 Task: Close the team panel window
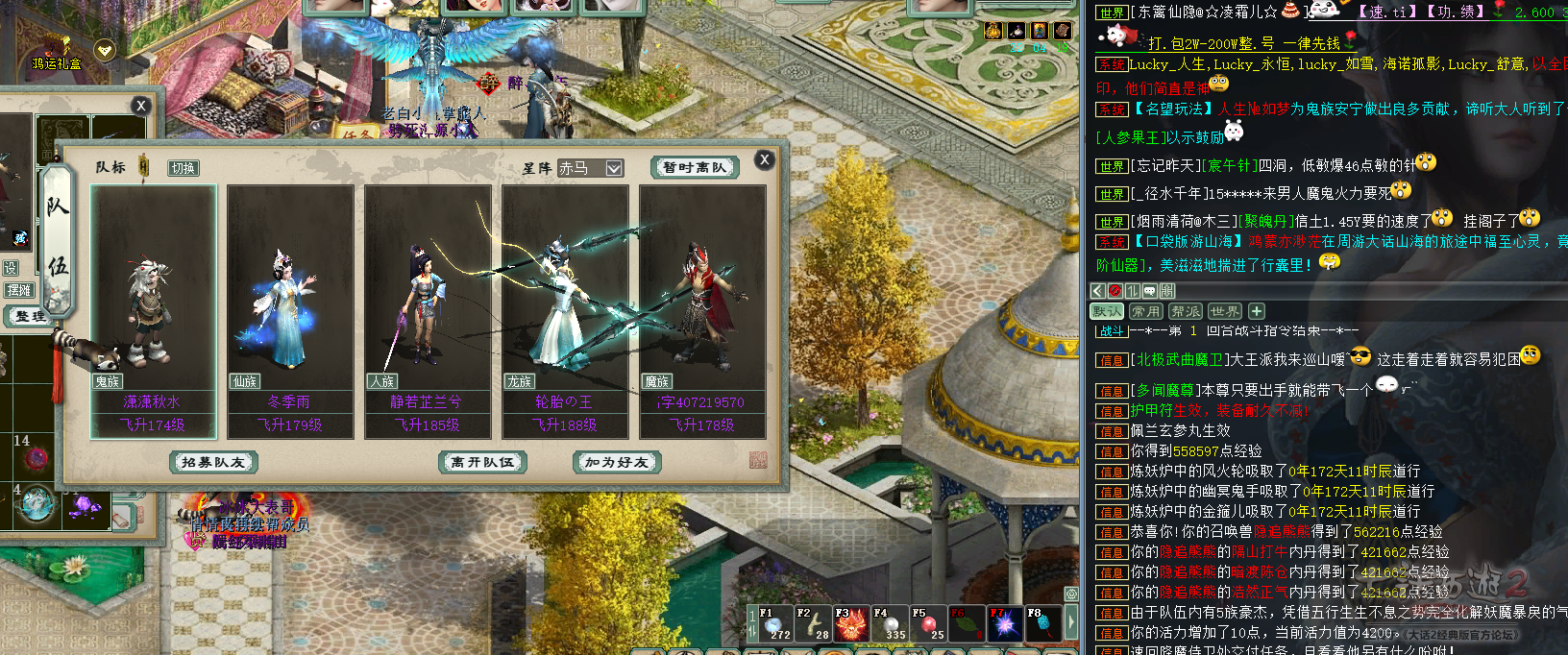tap(764, 159)
